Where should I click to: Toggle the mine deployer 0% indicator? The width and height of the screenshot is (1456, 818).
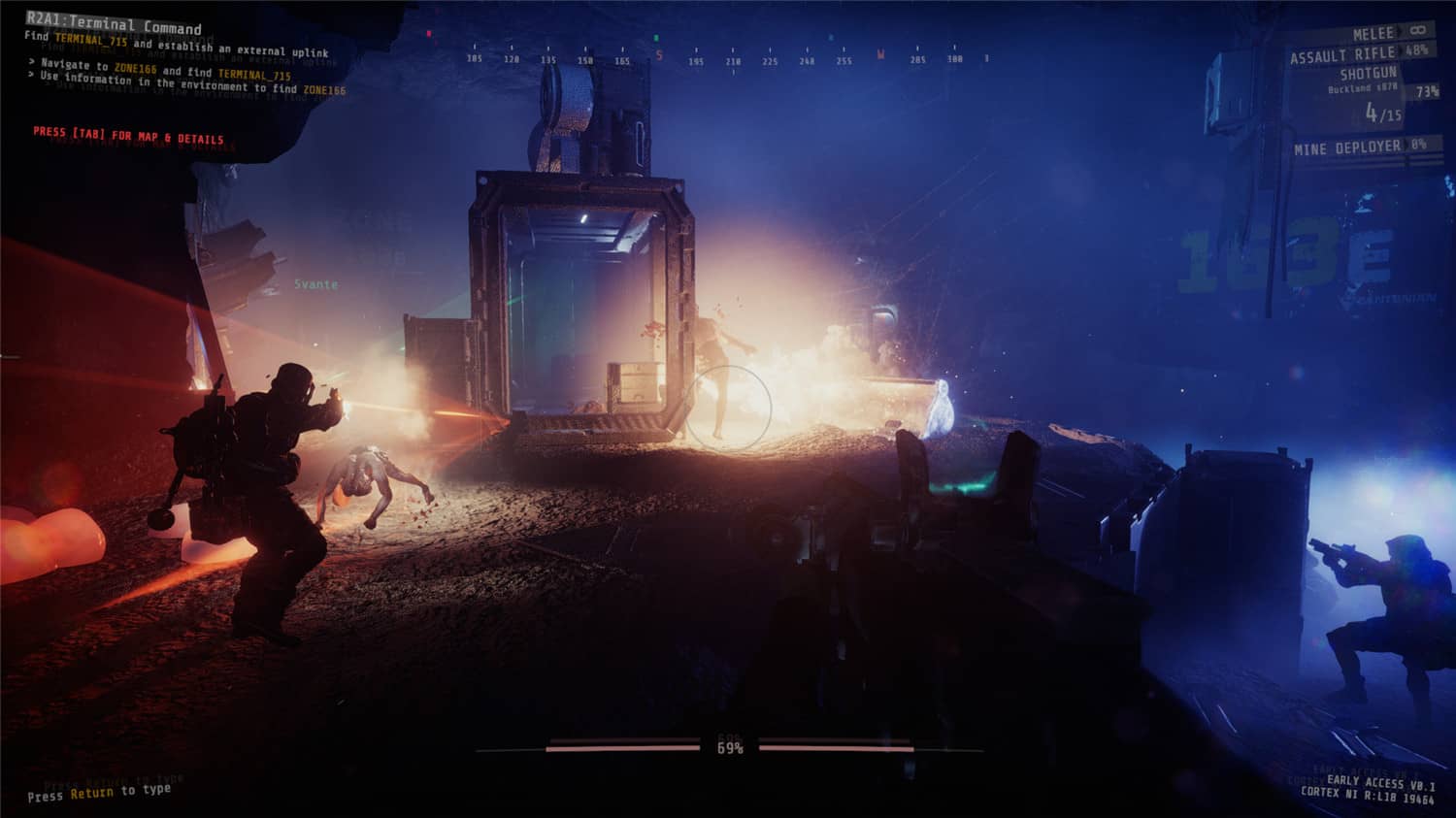1415,145
